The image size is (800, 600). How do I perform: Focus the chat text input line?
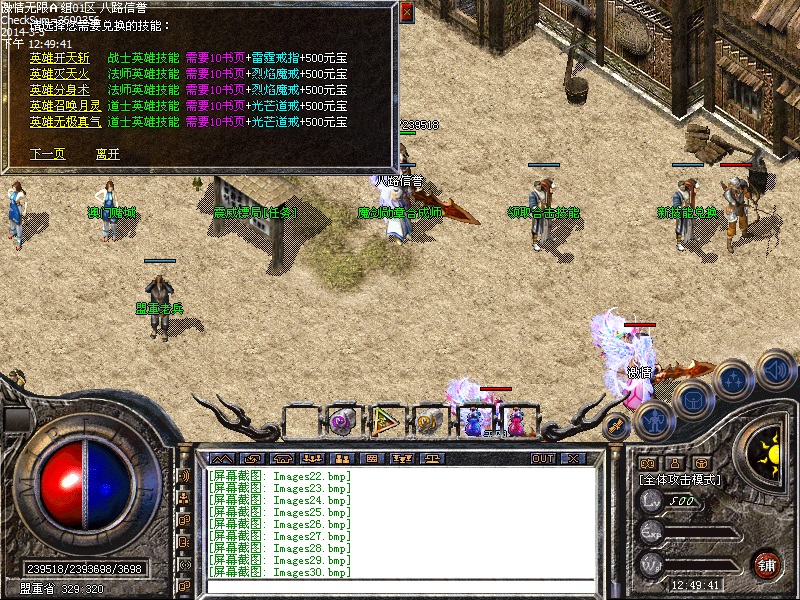pyautogui.click(x=400, y=587)
